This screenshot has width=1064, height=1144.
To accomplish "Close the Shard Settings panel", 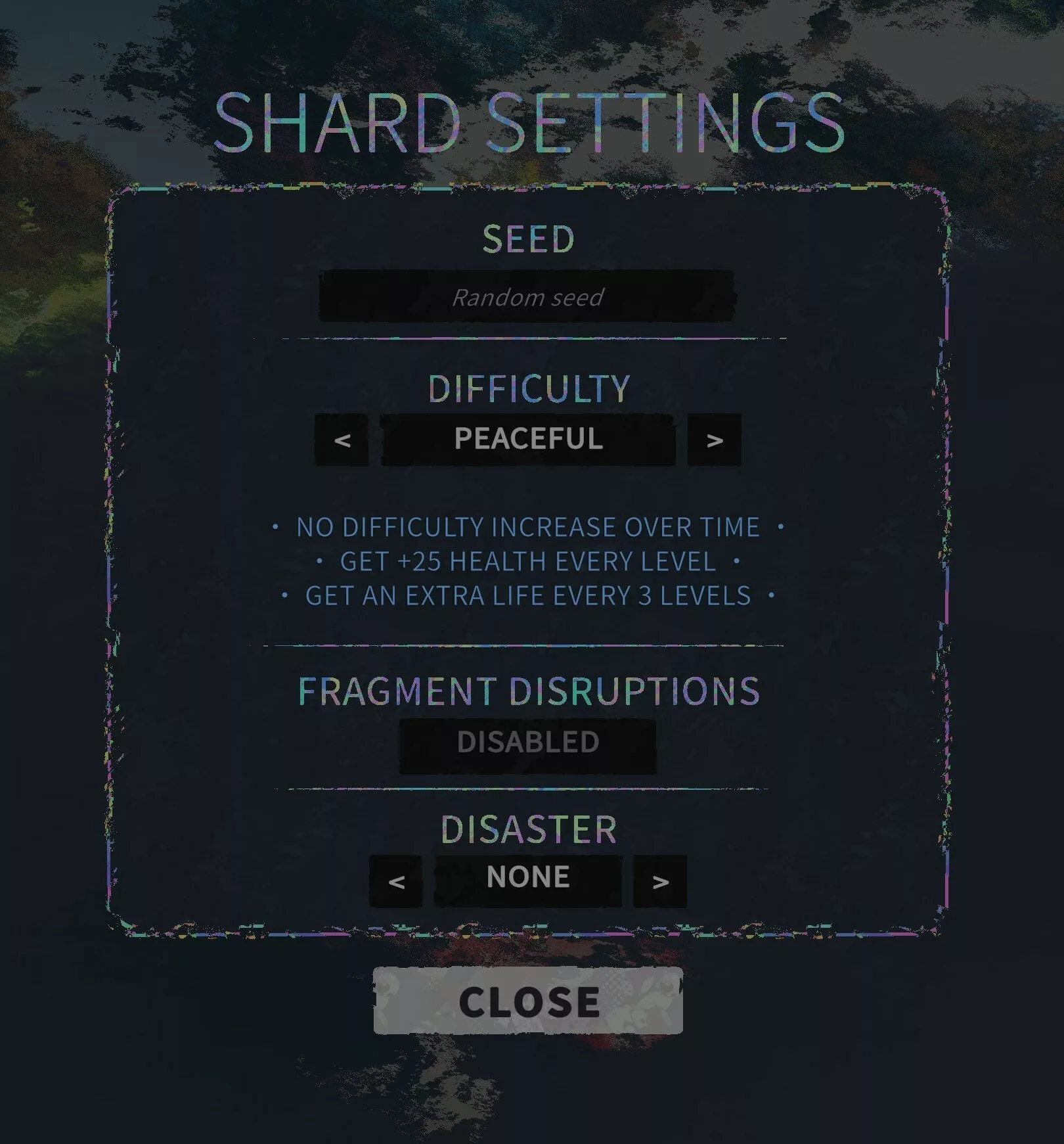I will 528,1001.
